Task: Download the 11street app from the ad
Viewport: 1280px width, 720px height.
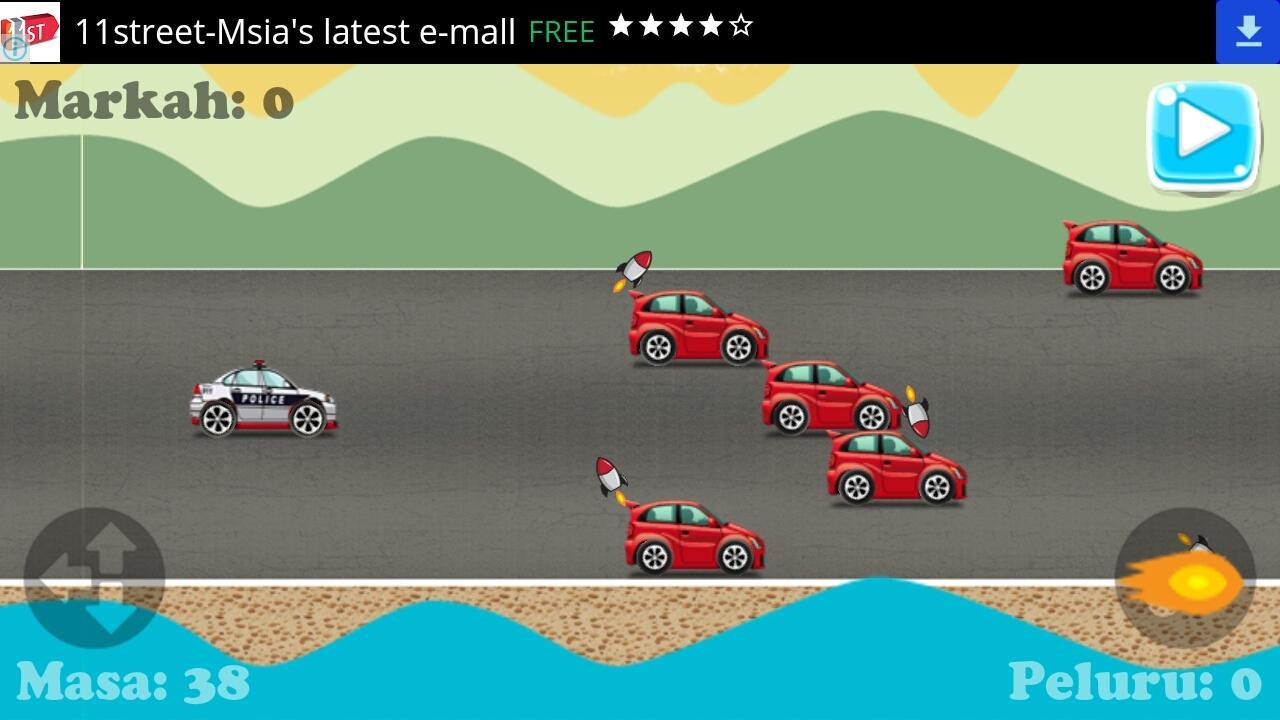Action: (x=1247, y=32)
